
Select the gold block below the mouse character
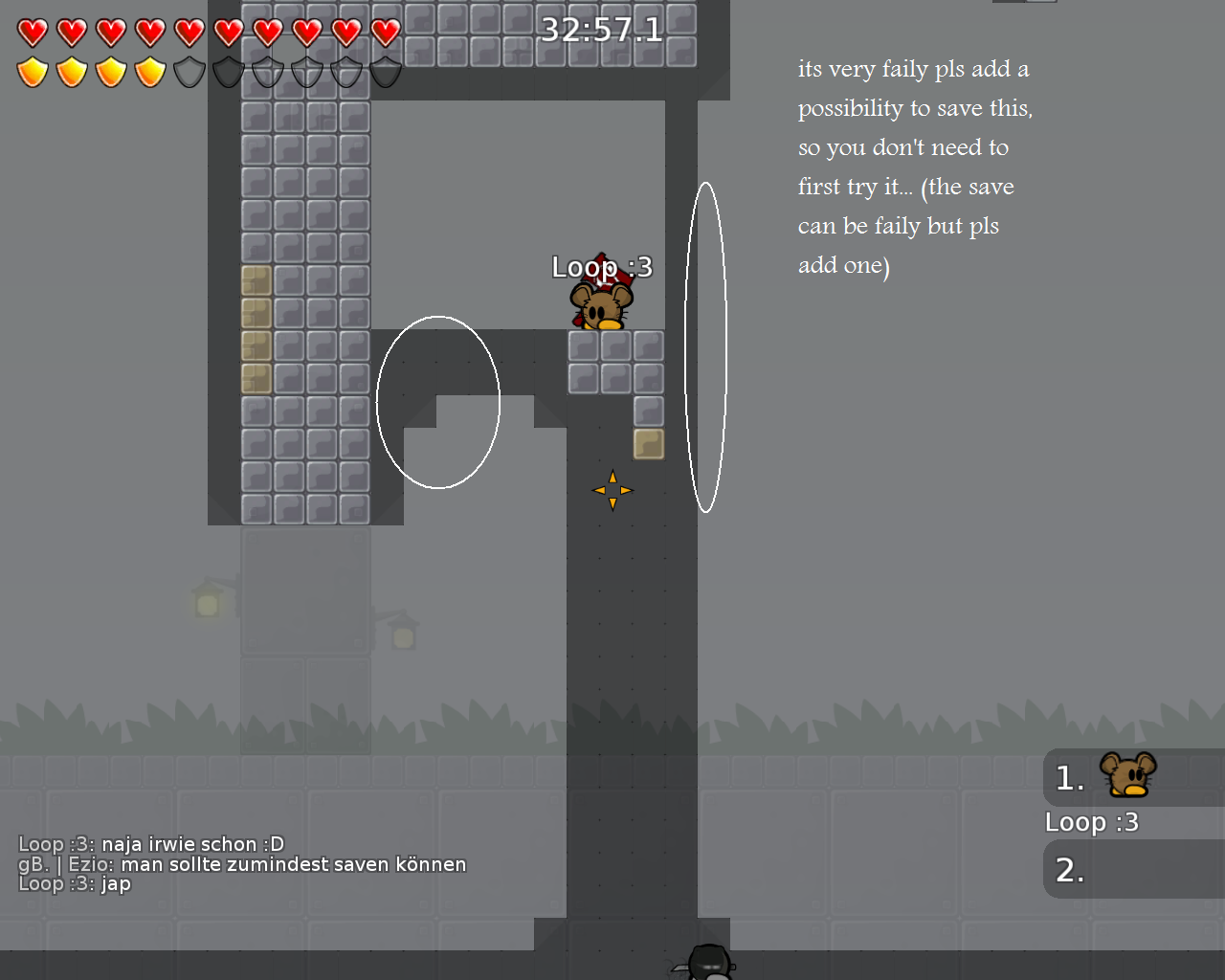(648, 444)
